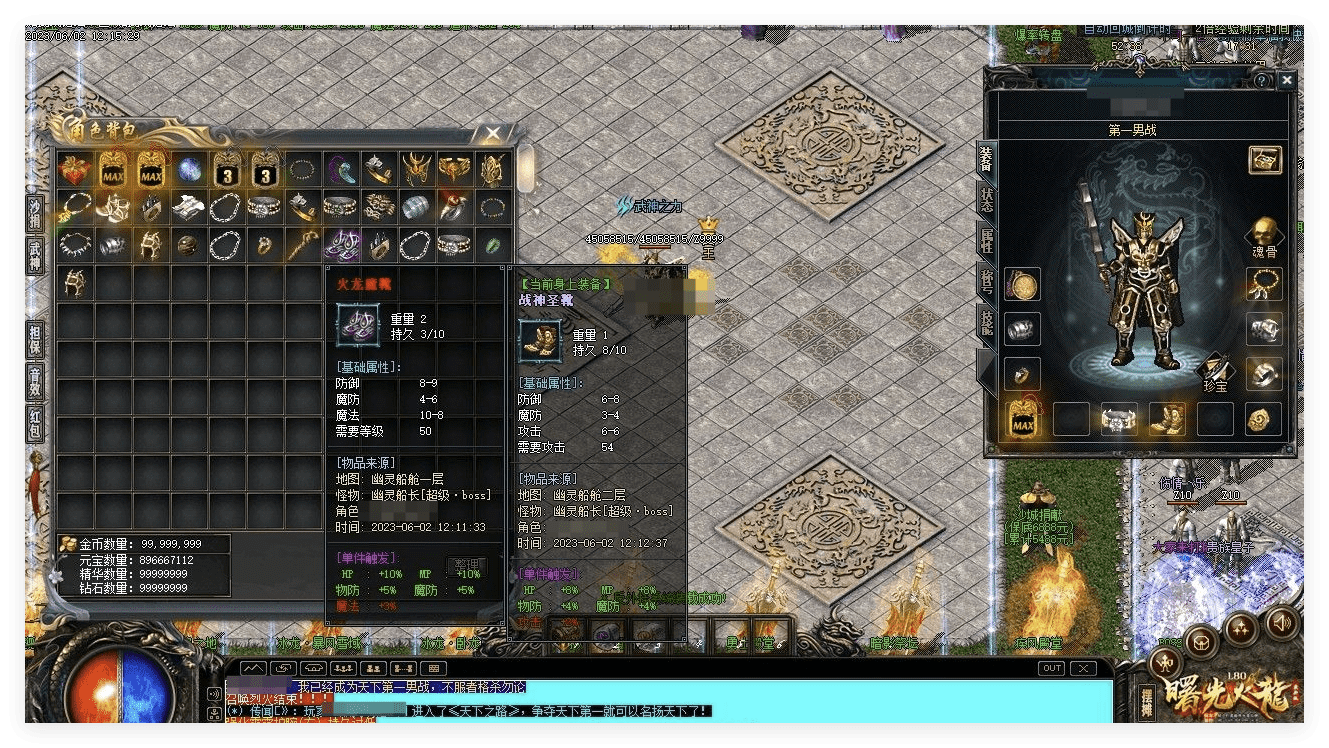Close the character equipment panel
Screen dimensions: 1329x748
coord(1286,80)
